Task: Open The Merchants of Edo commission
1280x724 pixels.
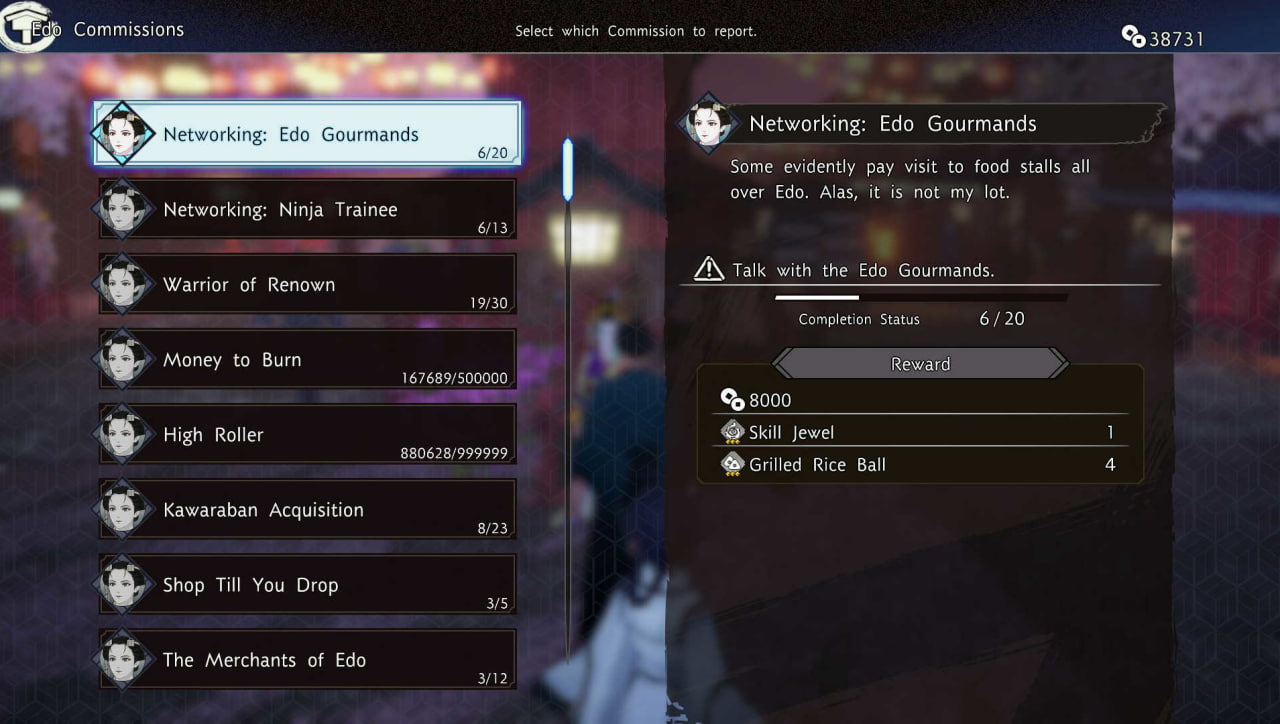Action: [308, 659]
